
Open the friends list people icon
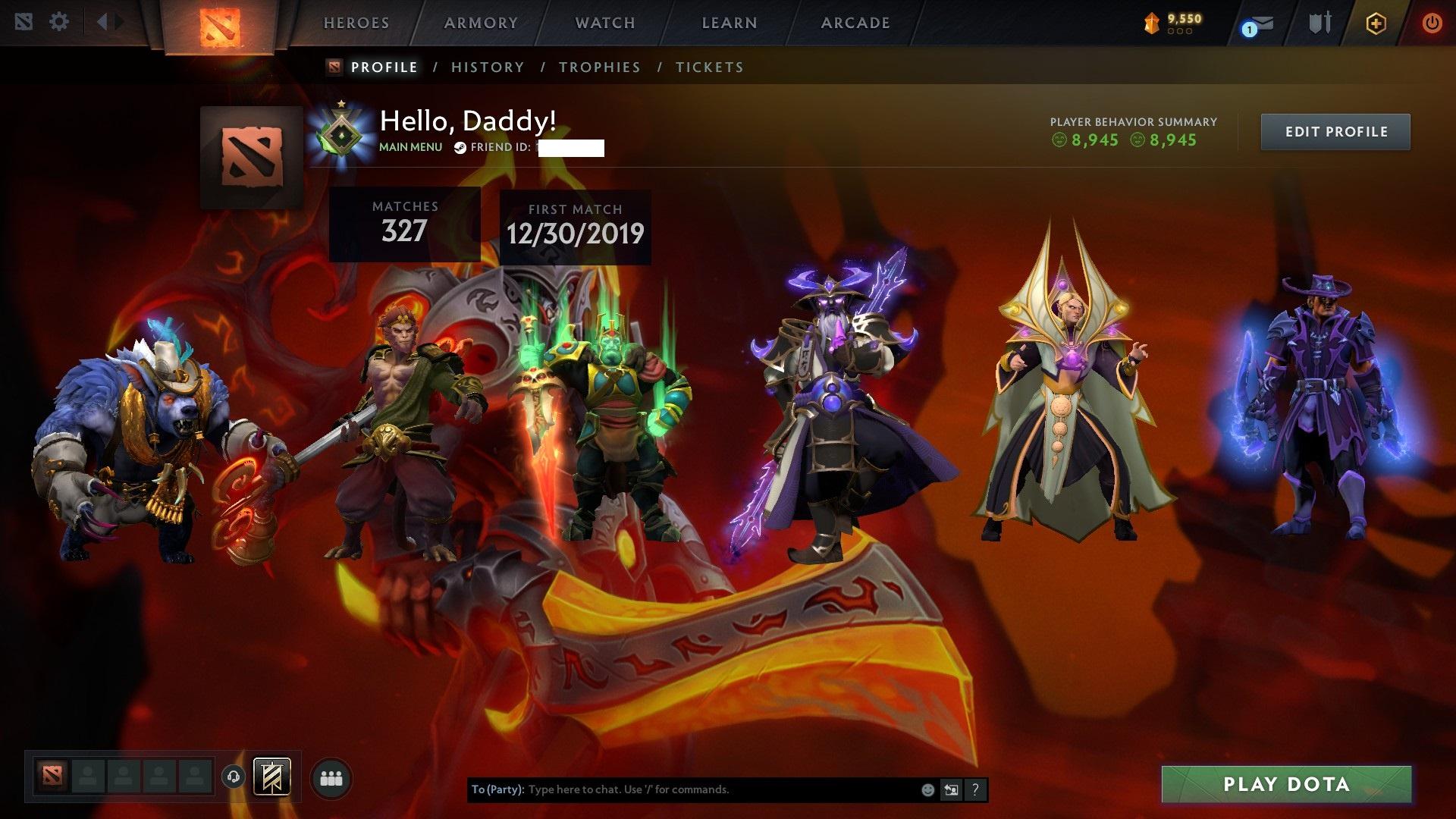coord(331,778)
